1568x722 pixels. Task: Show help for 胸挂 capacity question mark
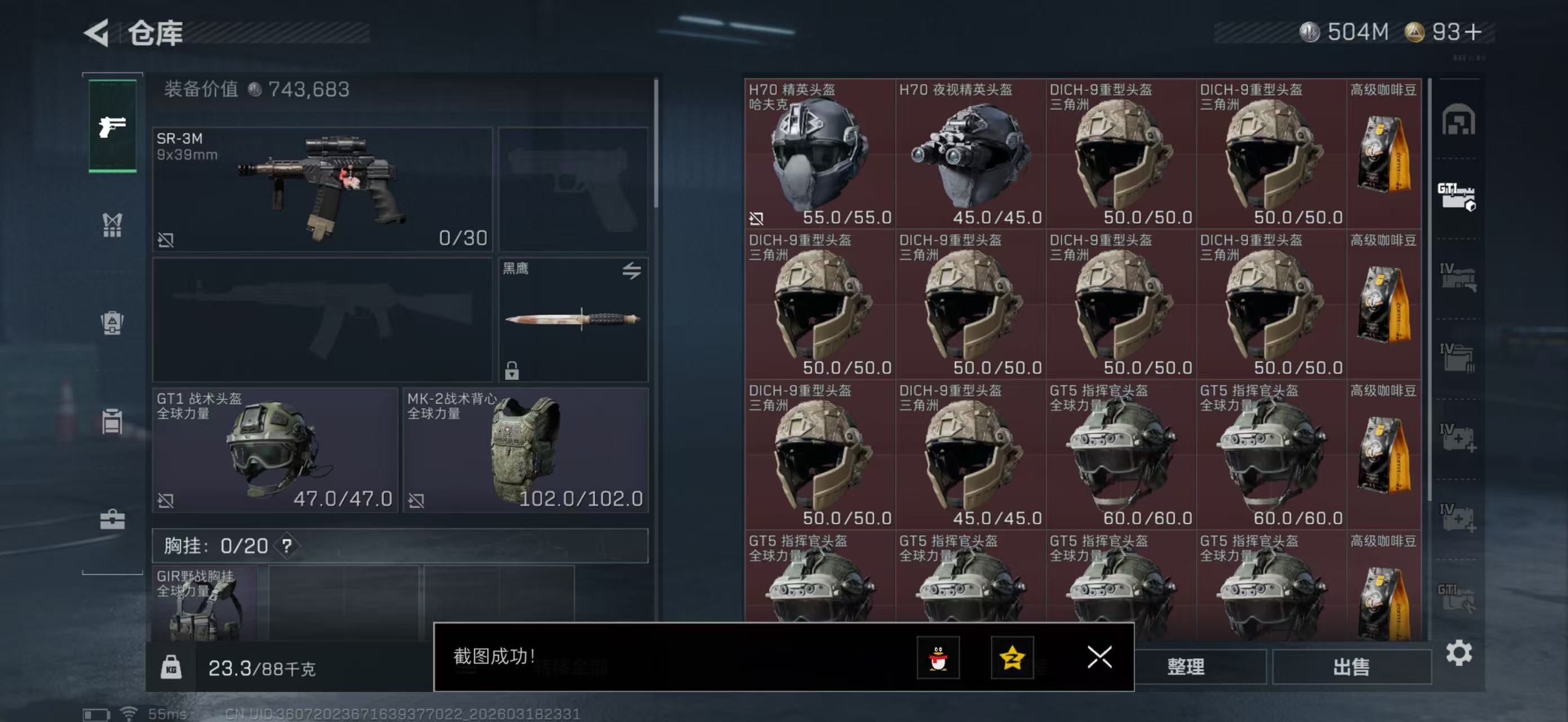(286, 546)
